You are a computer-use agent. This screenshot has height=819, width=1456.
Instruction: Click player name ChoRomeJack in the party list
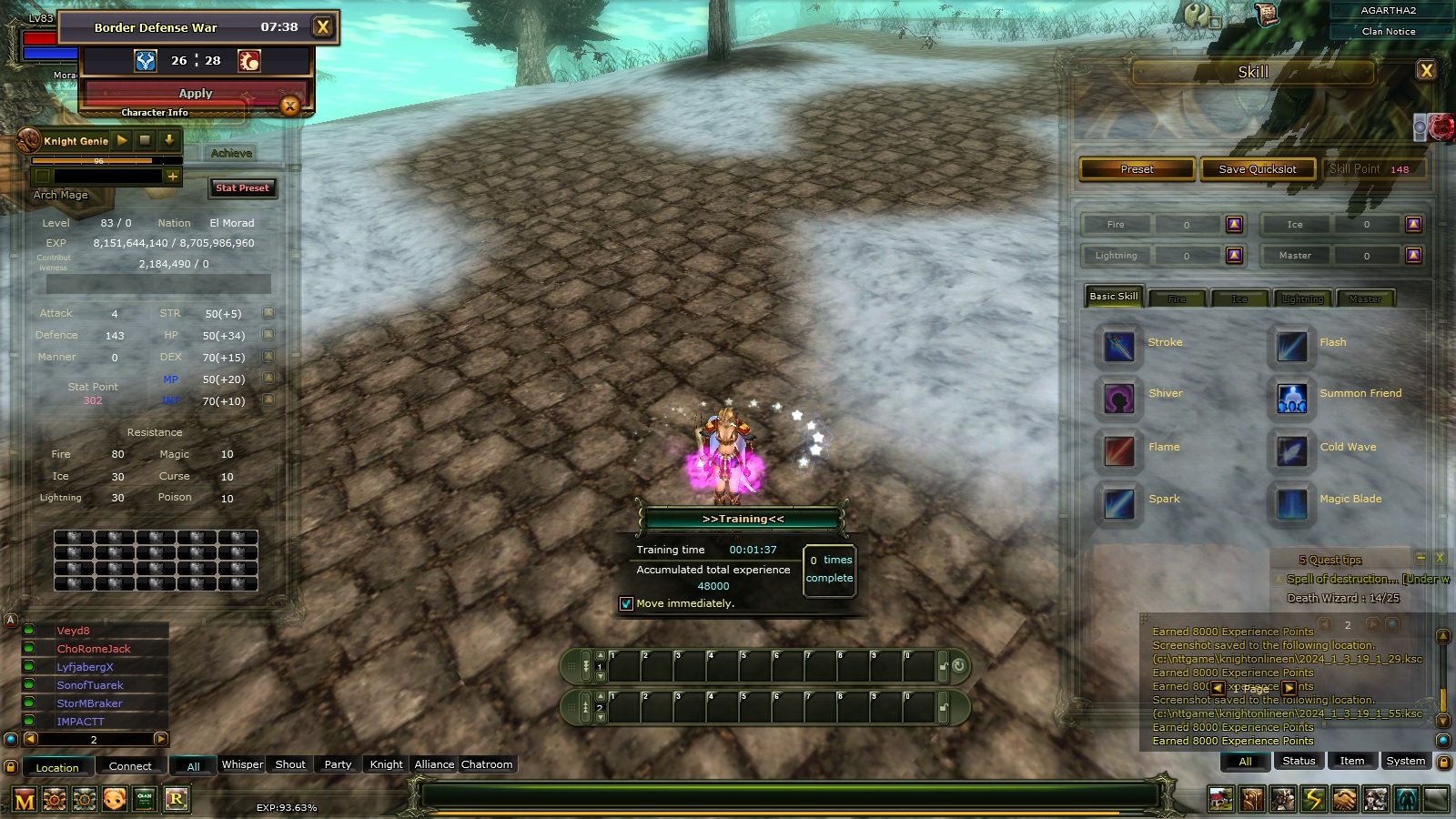[95, 648]
